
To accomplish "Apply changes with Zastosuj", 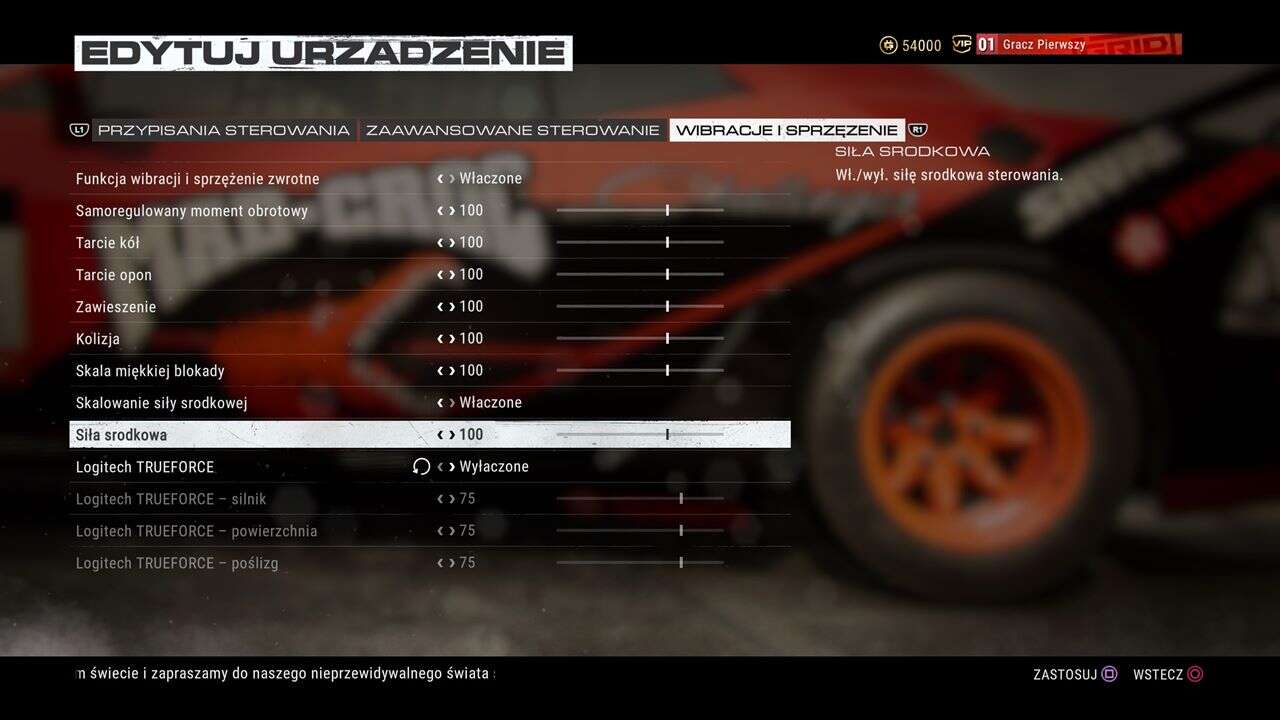I will click(1075, 674).
